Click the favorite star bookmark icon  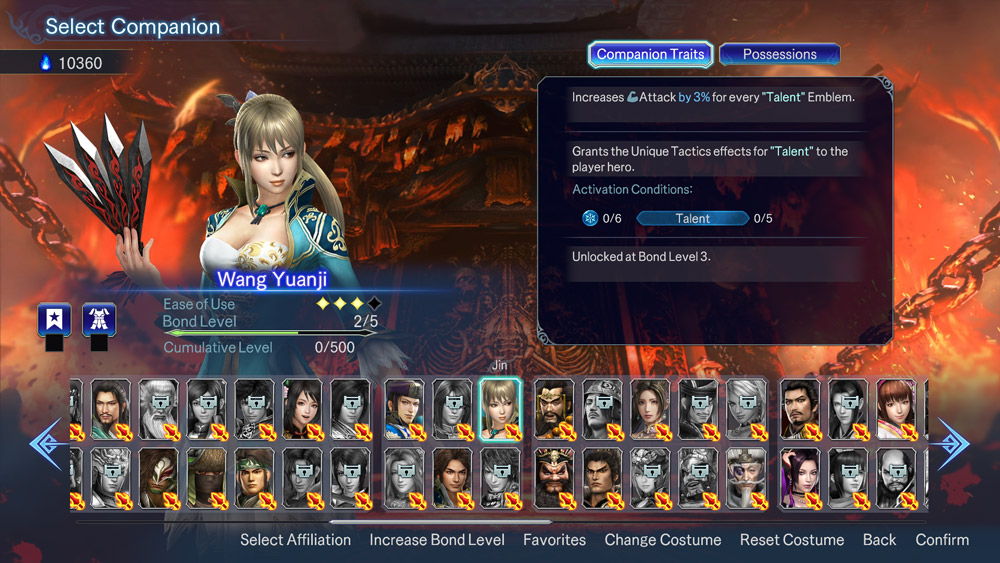click(54, 320)
